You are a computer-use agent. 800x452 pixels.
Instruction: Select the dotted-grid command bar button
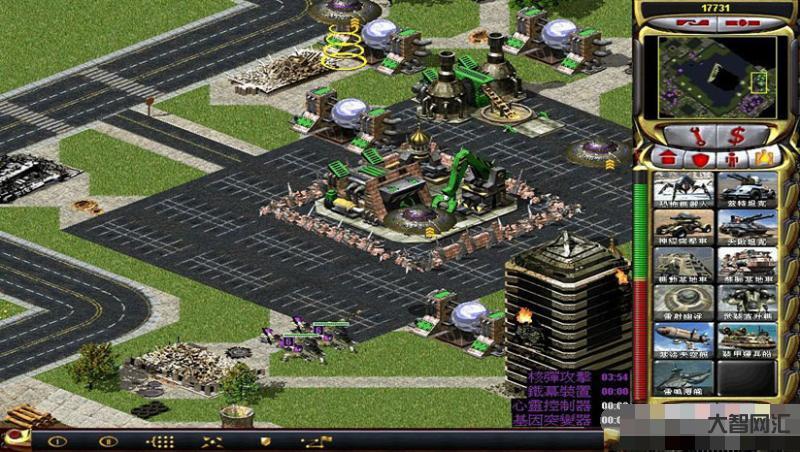tap(160, 441)
